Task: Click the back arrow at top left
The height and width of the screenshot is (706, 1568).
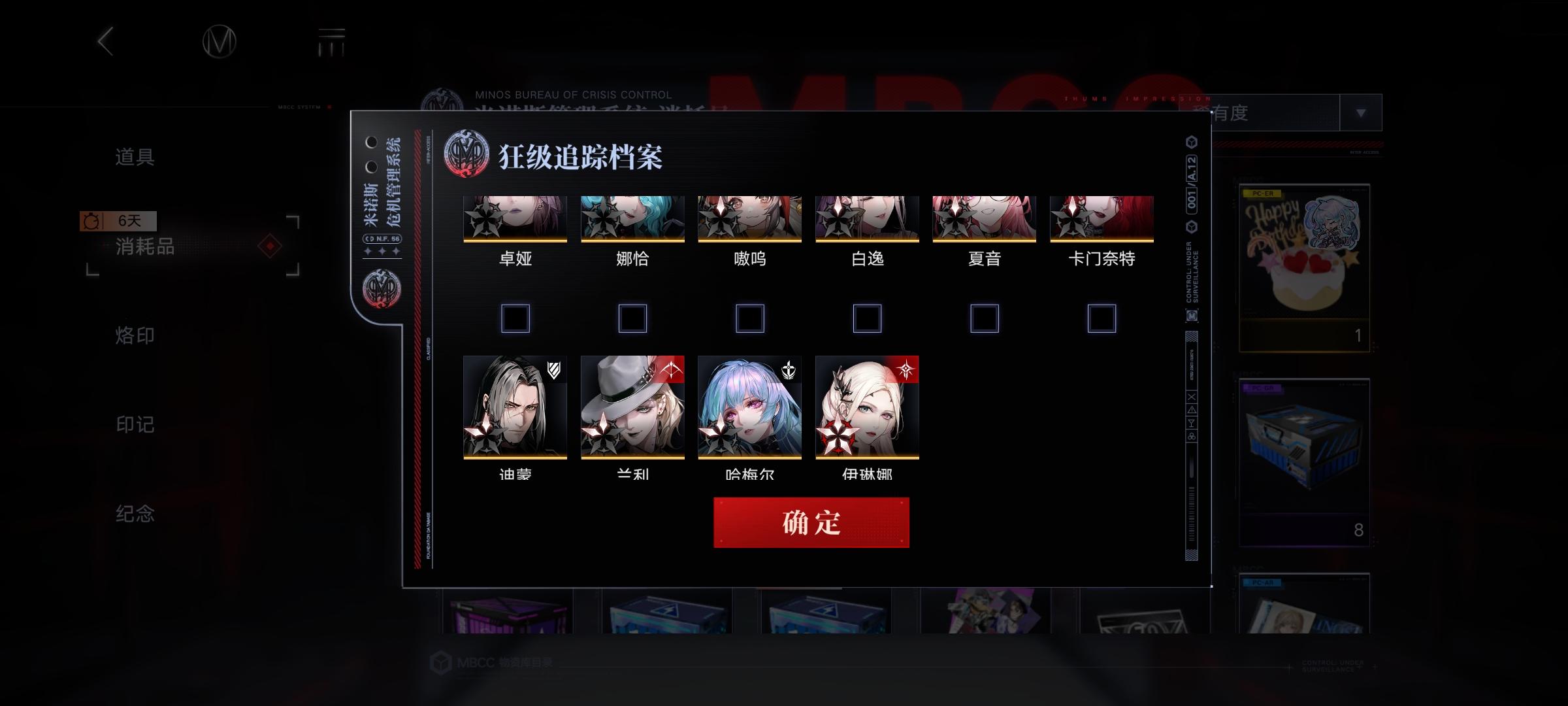Action: pyautogui.click(x=106, y=41)
